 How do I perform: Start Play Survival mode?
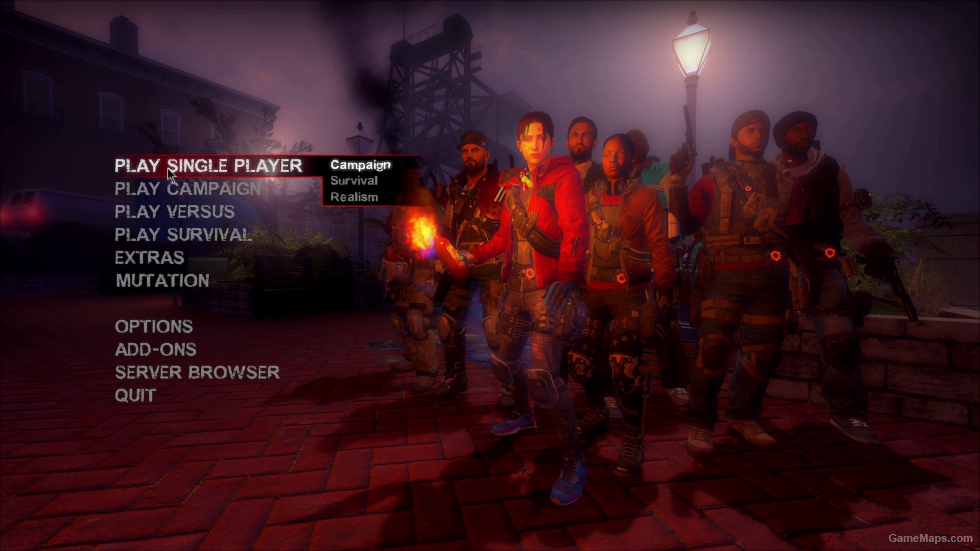pos(183,235)
